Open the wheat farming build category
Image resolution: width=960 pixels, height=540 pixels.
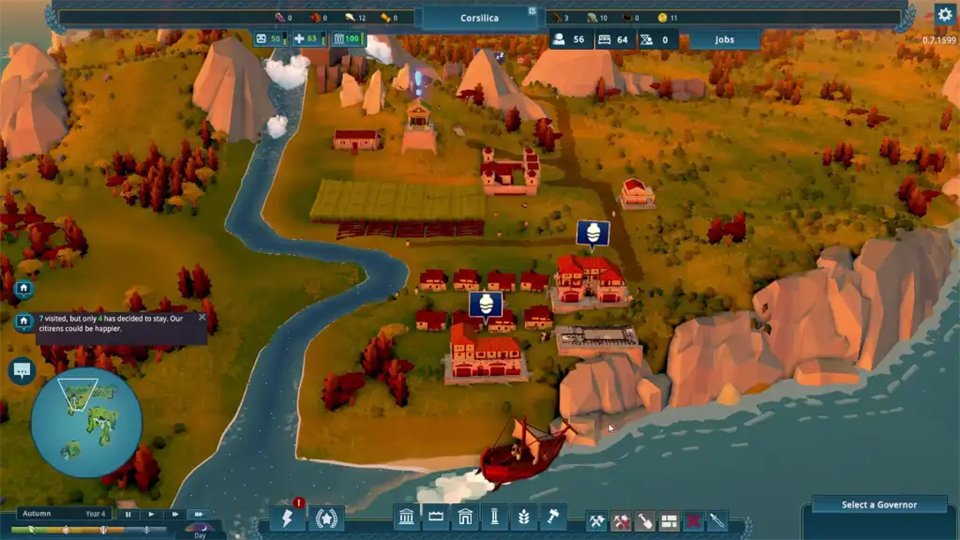pos(523,517)
